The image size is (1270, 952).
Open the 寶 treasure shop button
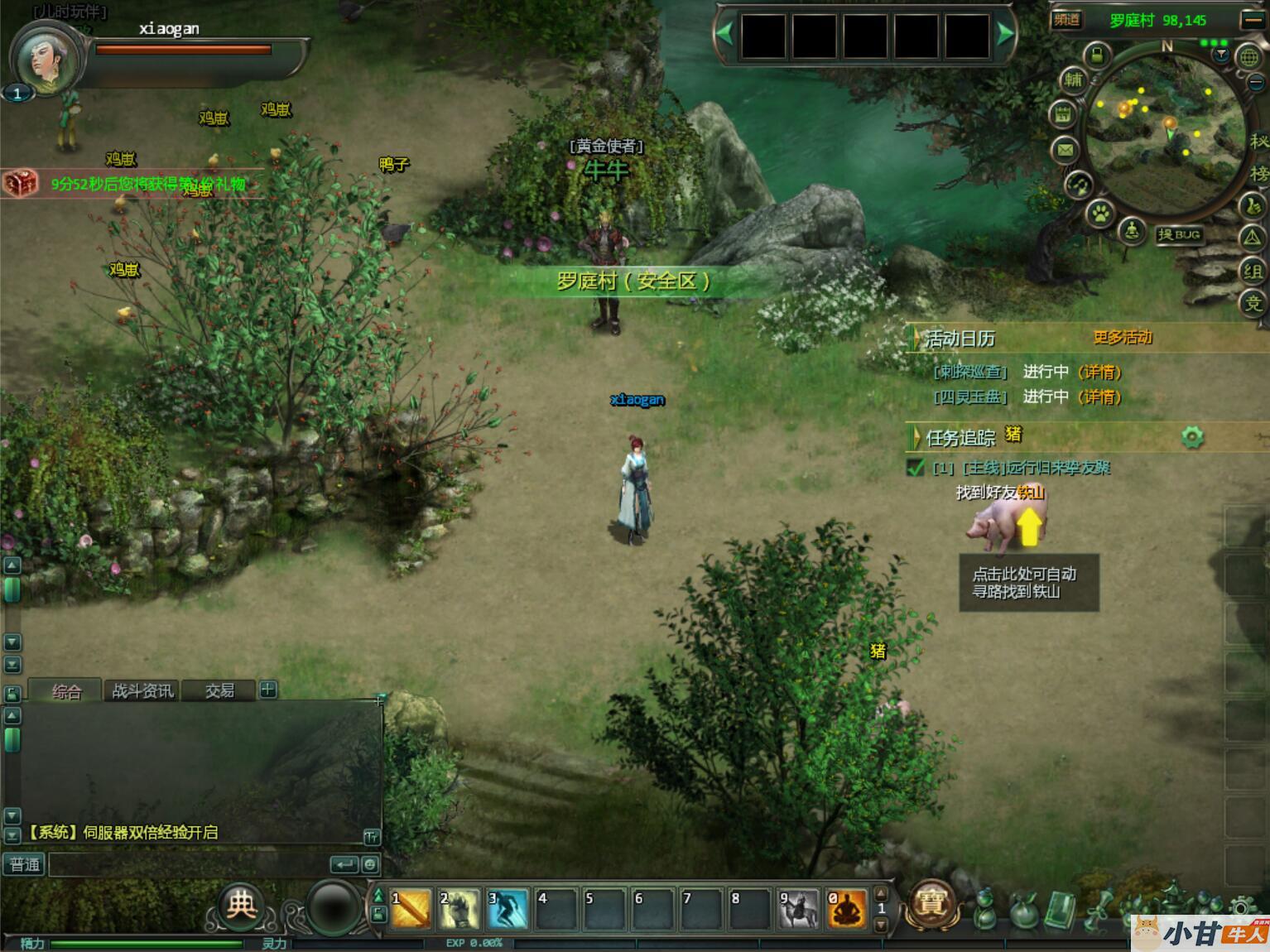pyautogui.click(x=931, y=903)
